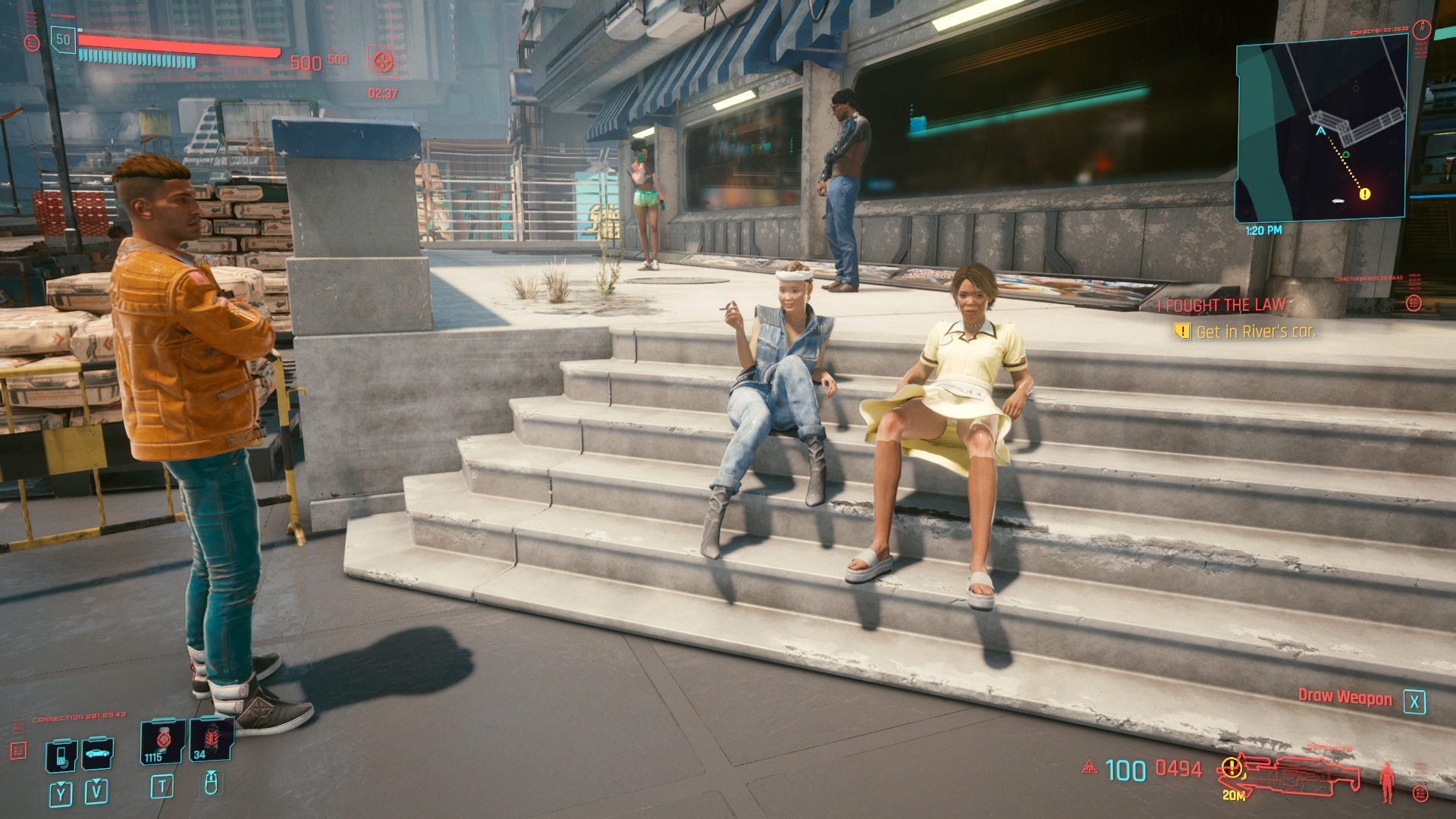Call your vehicle with the car icon

(97, 753)
